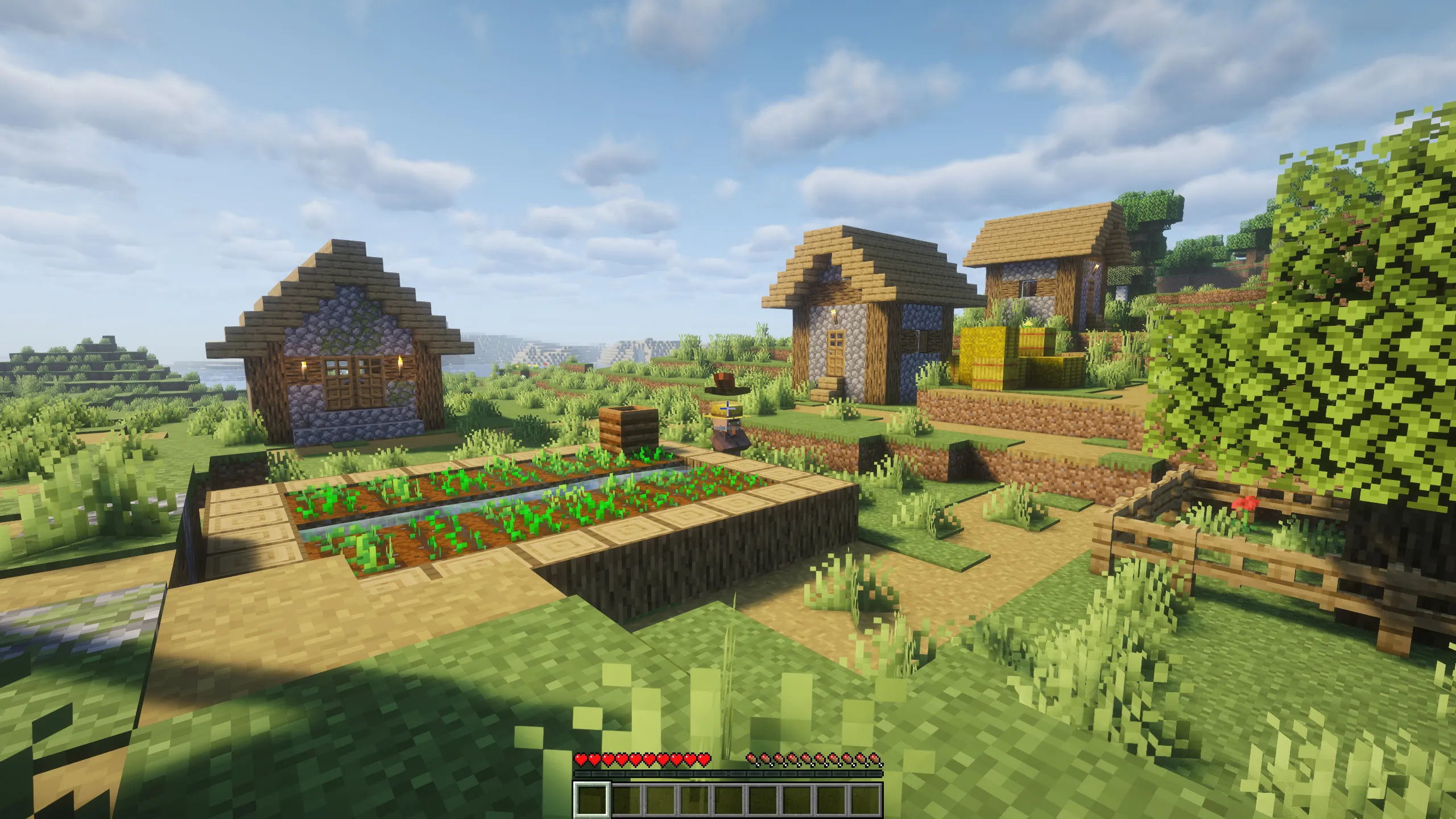Click the red mushroom near the fence
This screenshot has width=1456, height=819.
pyautogui.click(x=1244, y=505)
